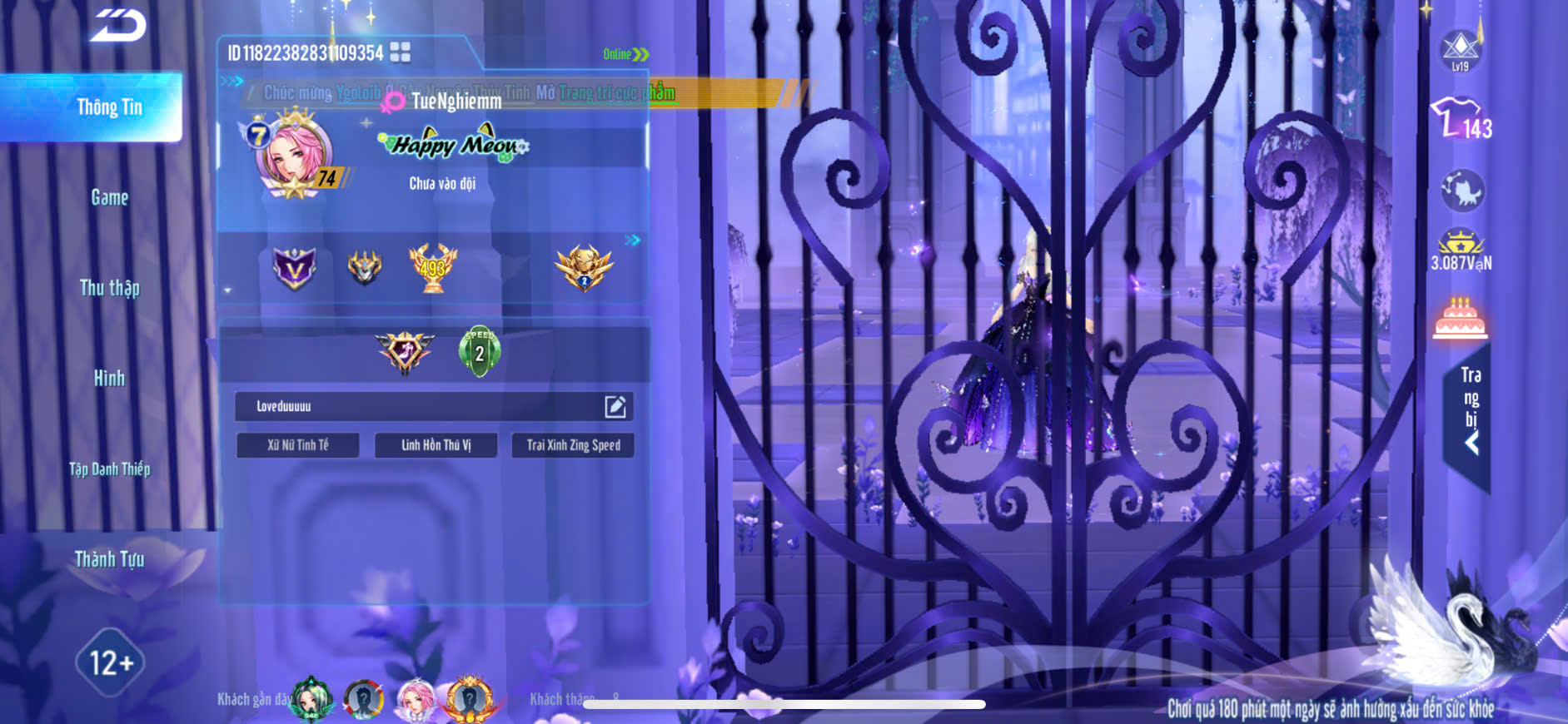Select the Thu thập tab
This screenshot has width=1568, height=724.
[x=109, y=288]
